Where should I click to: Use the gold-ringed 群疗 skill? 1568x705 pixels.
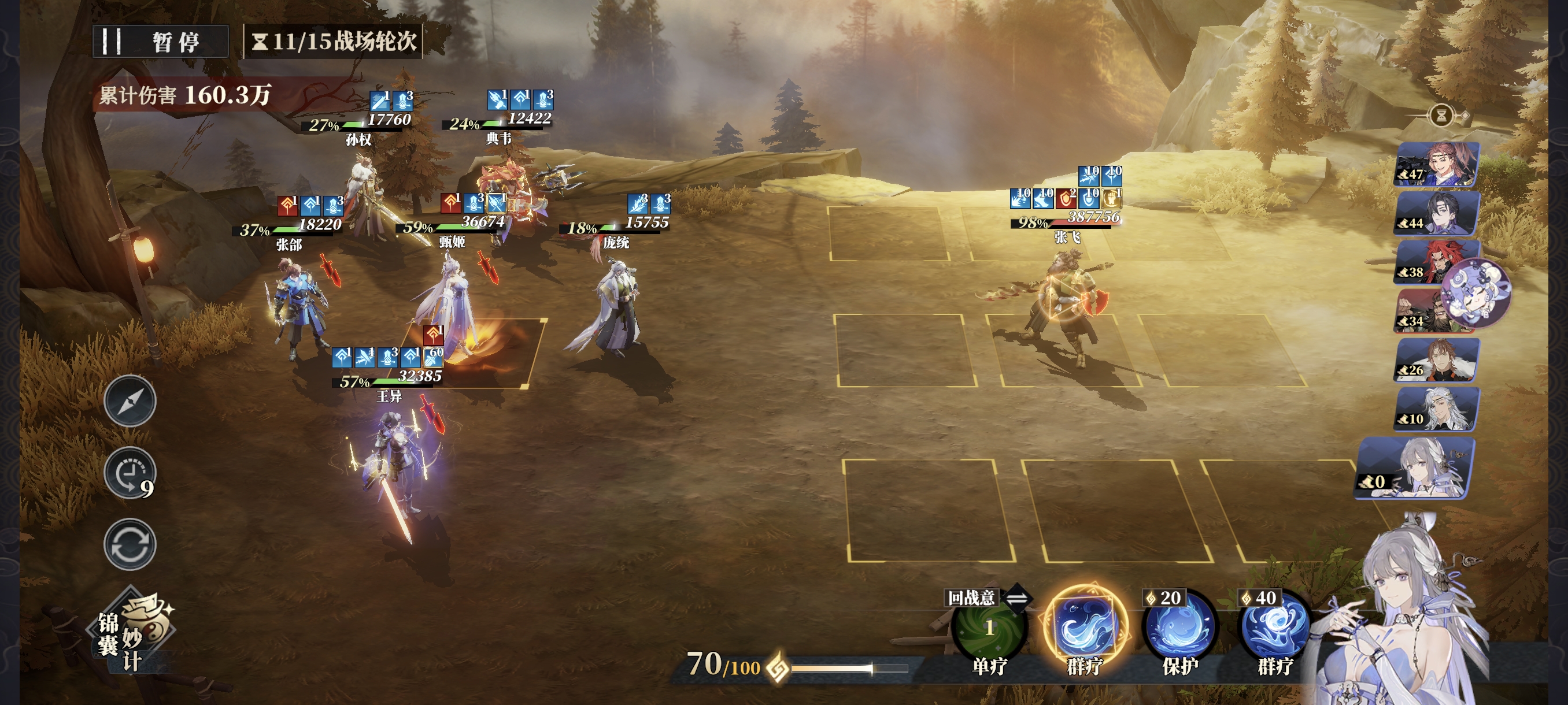(x=1085, y=626)
